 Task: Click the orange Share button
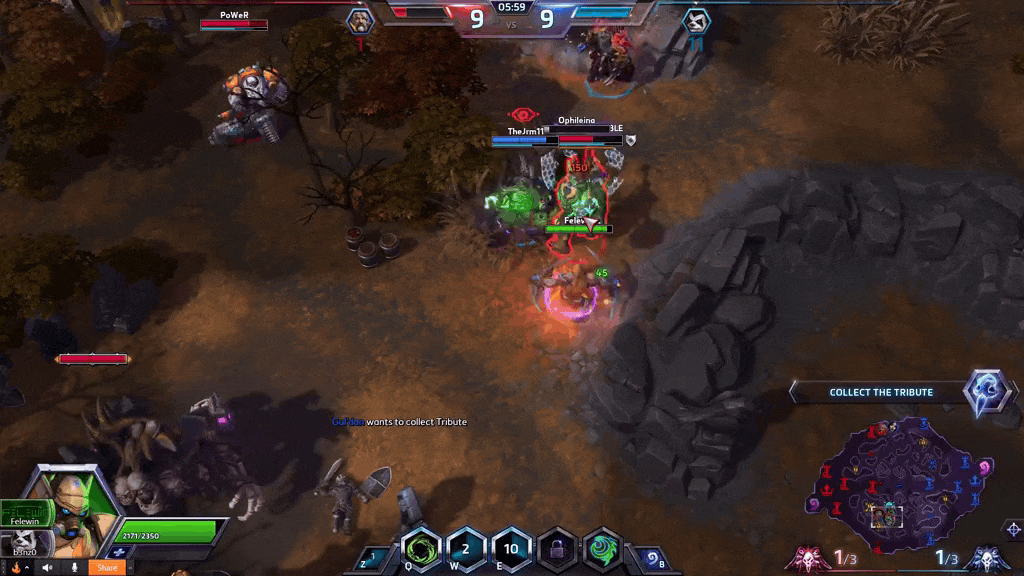(107, 567)
